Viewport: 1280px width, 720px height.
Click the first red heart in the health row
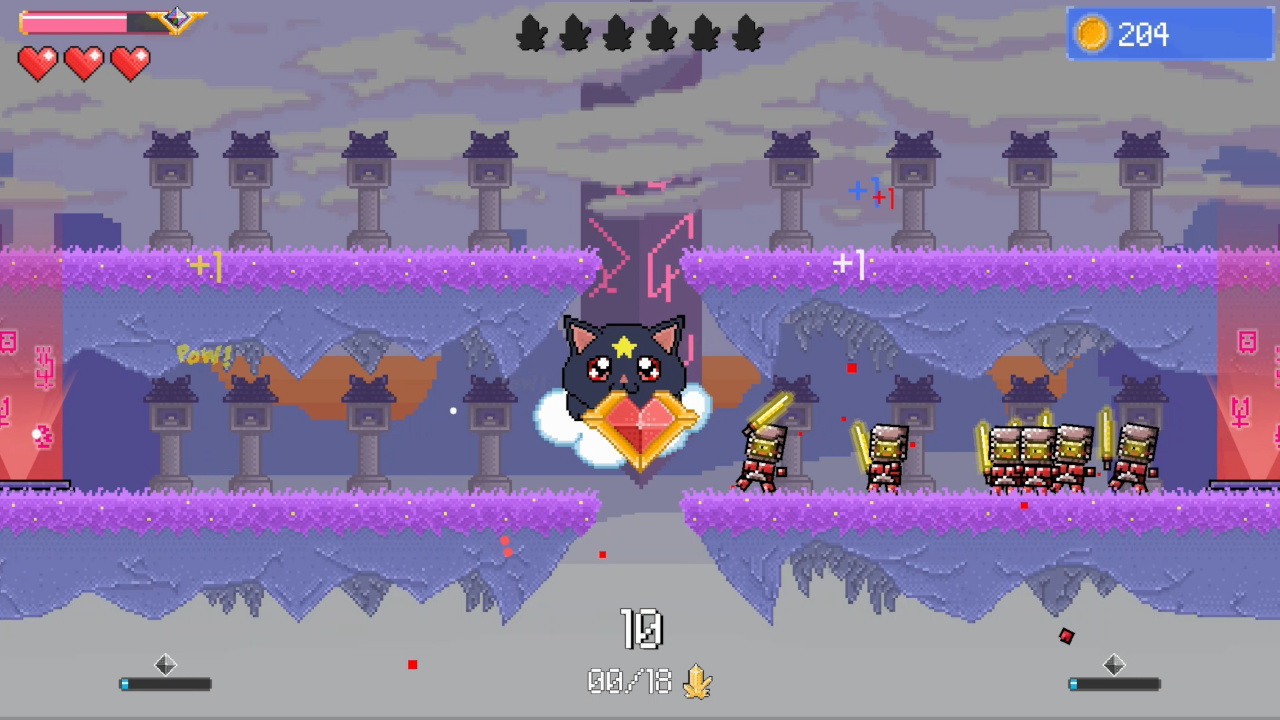[x=37, y=64]
